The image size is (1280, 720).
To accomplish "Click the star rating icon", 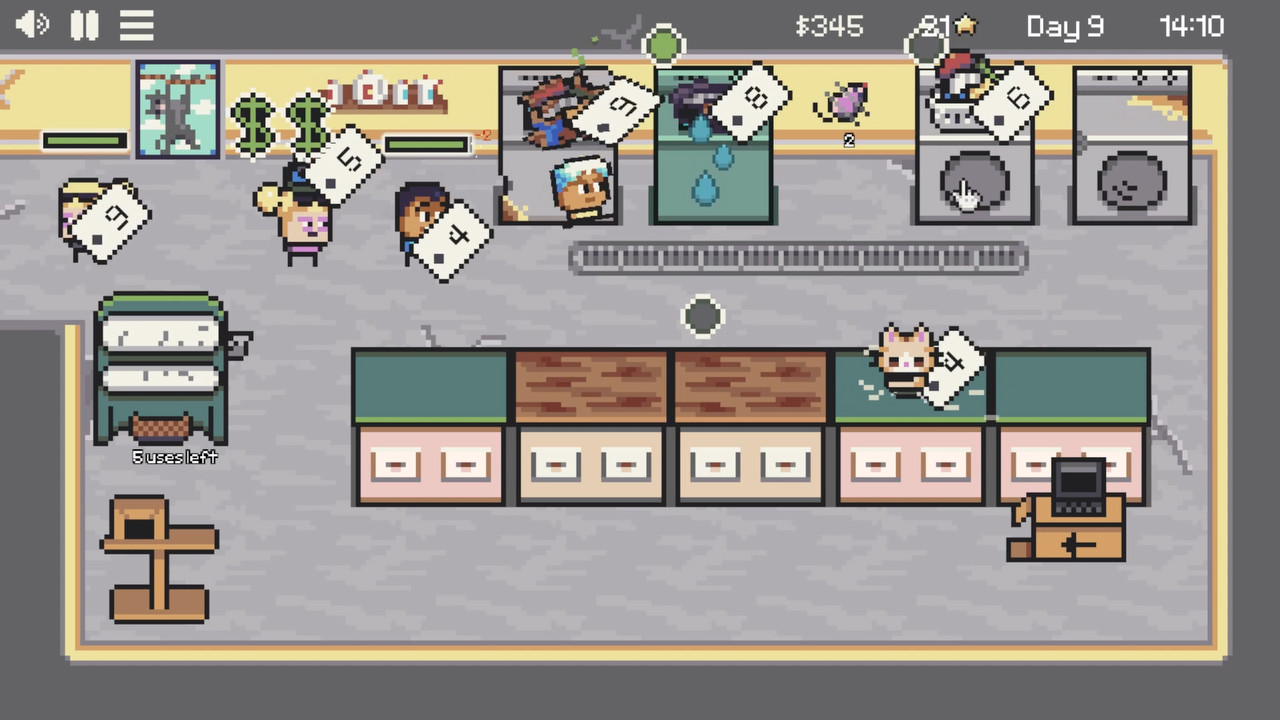I will pos(965,26).
